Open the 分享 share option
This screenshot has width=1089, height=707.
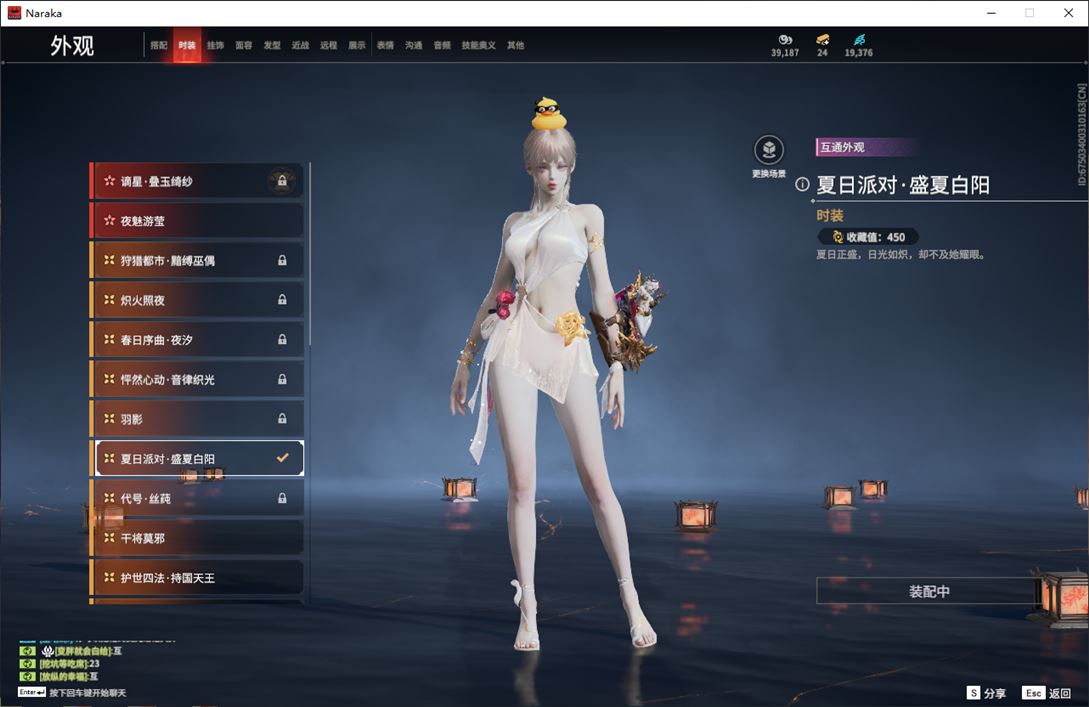(x=987, y=693)
